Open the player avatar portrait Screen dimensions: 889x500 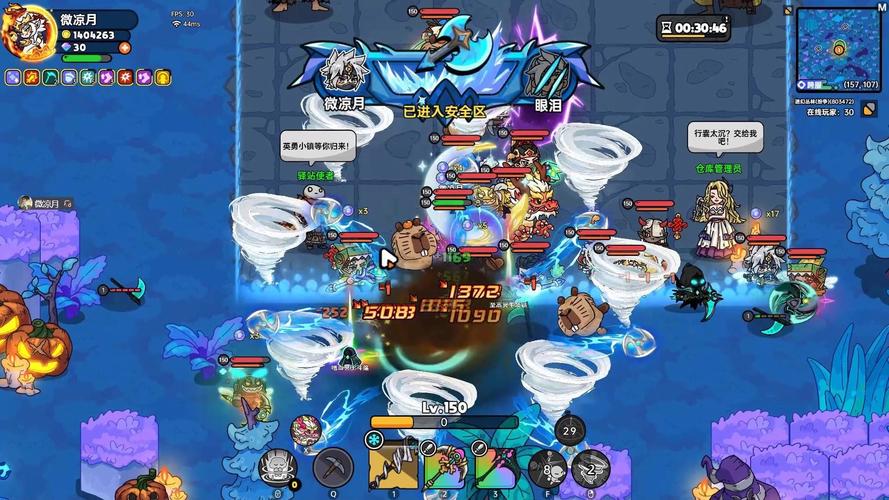[x=27, y=30]
